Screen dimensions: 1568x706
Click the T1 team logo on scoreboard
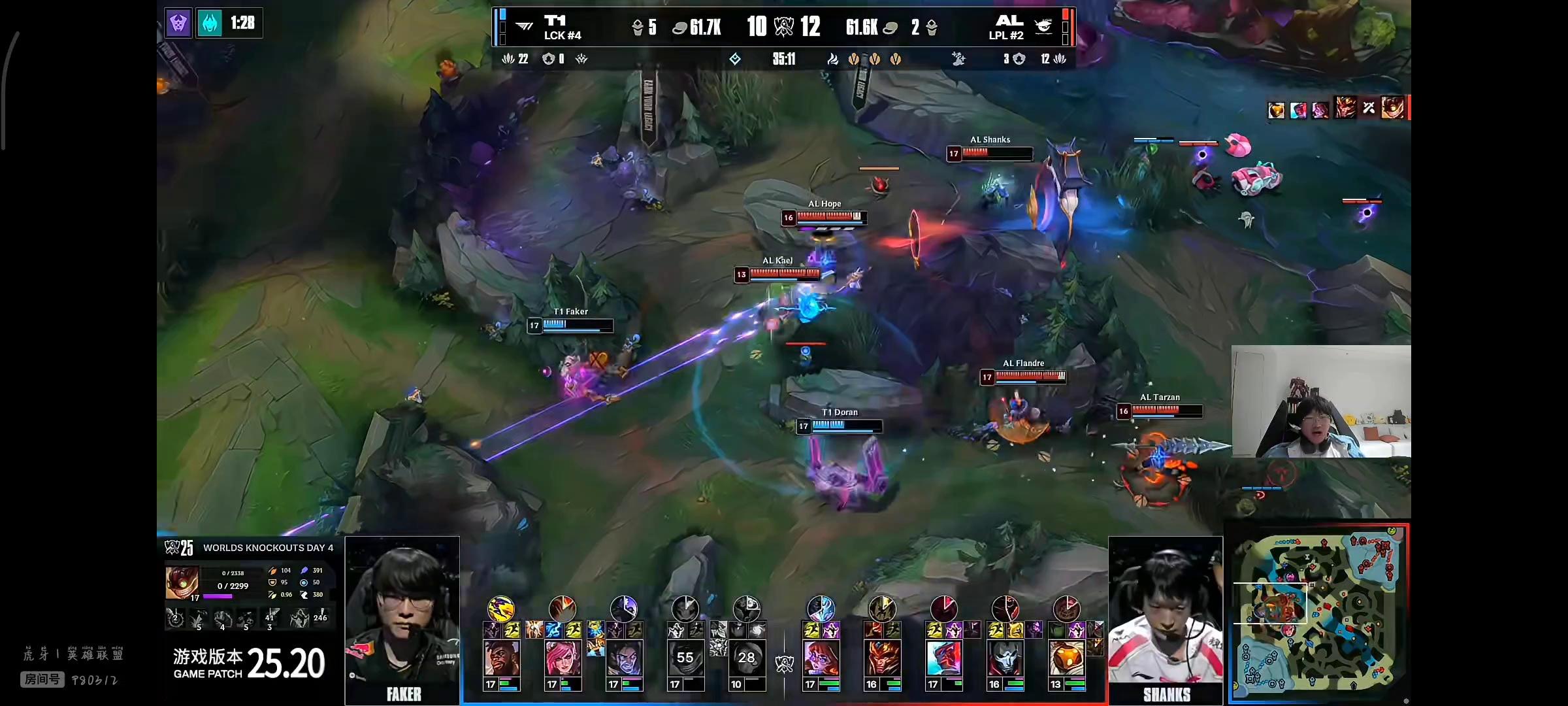[524, 26]
